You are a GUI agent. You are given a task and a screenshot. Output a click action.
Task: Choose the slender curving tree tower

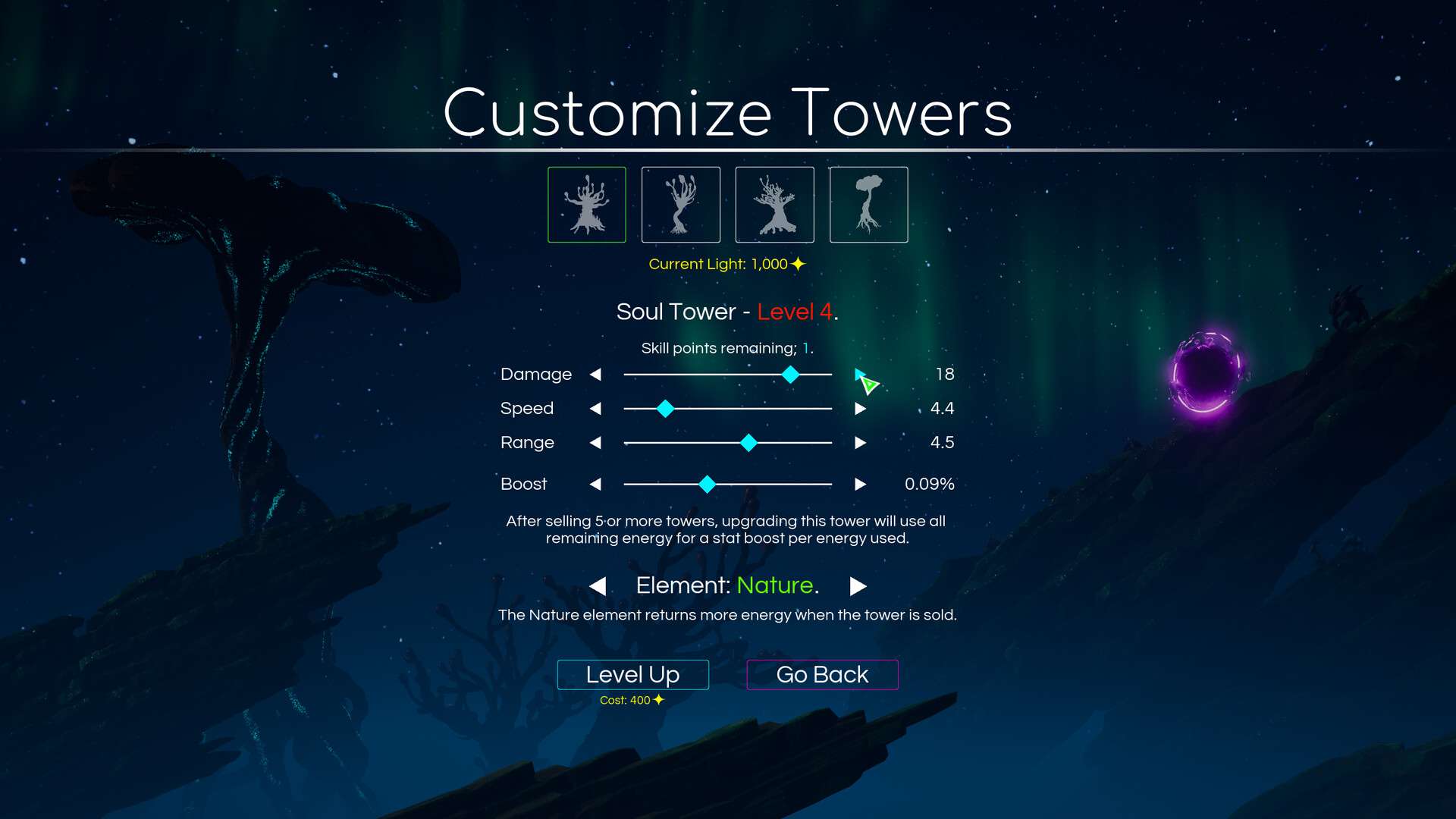(681, 205)
